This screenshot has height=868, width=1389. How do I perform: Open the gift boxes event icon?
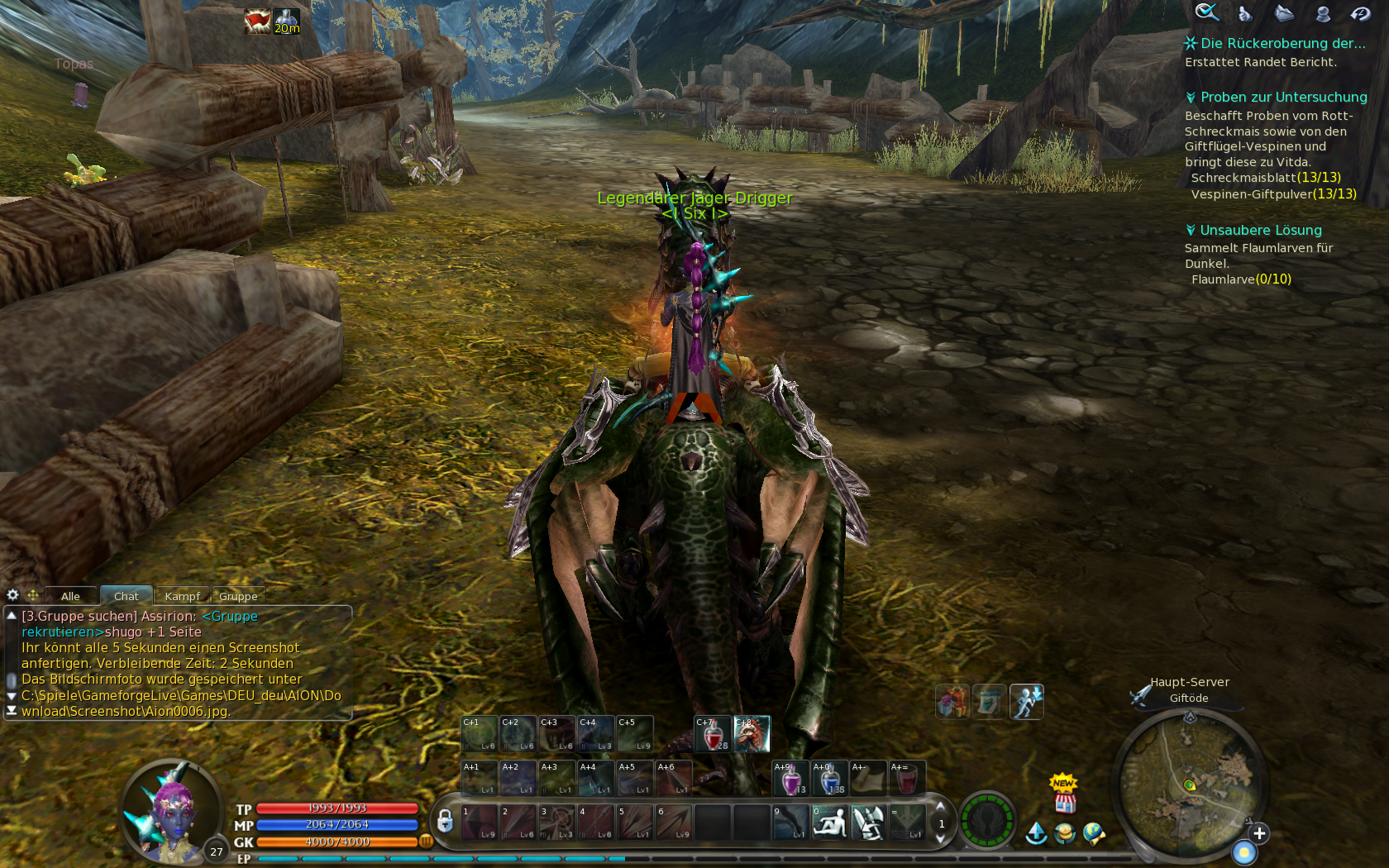(x=952, y=702)
